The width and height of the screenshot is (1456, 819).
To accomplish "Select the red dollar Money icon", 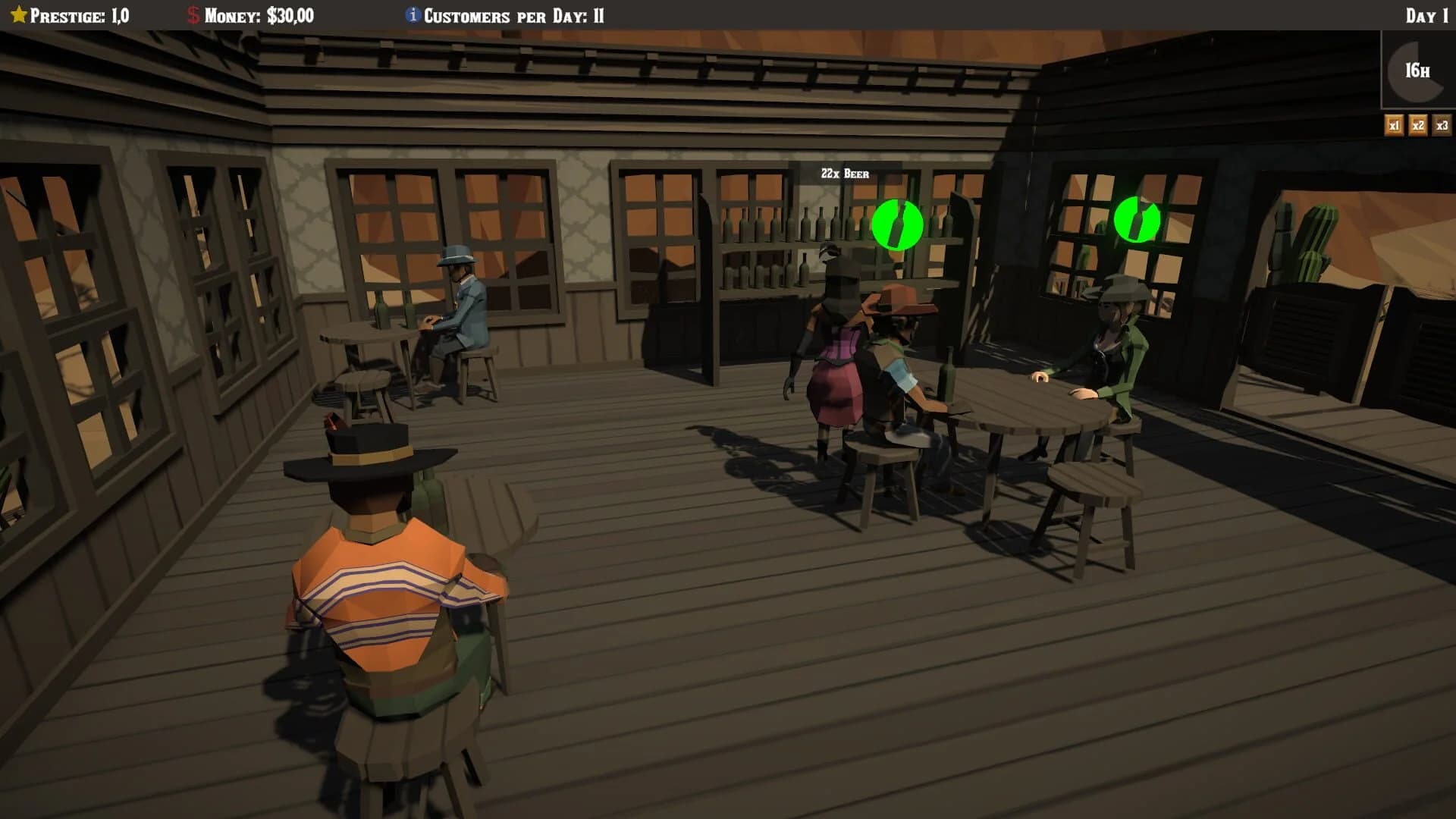I will pyautogui.click(x=192, y=13).
